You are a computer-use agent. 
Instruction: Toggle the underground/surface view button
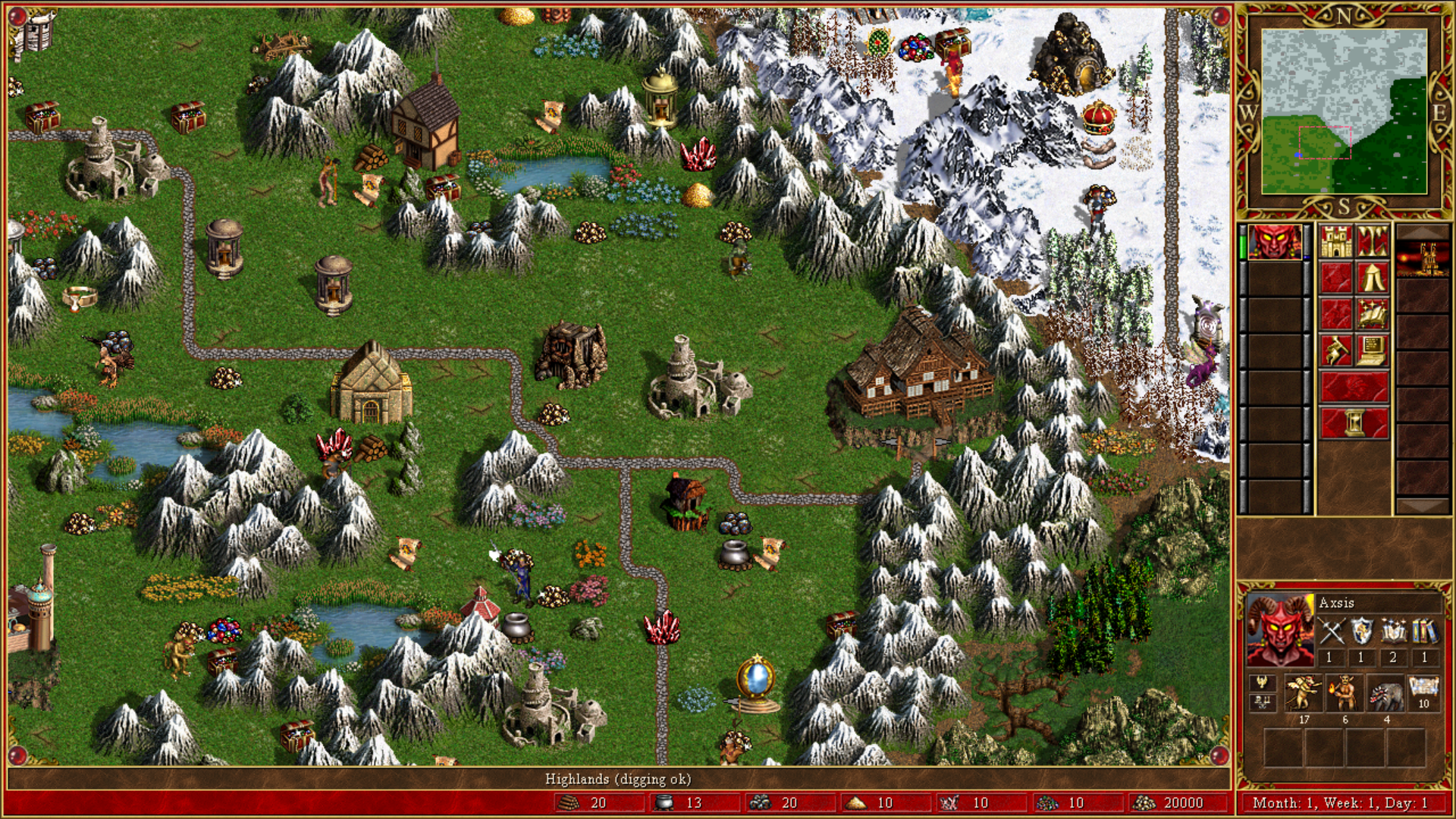coord(1373,242)
